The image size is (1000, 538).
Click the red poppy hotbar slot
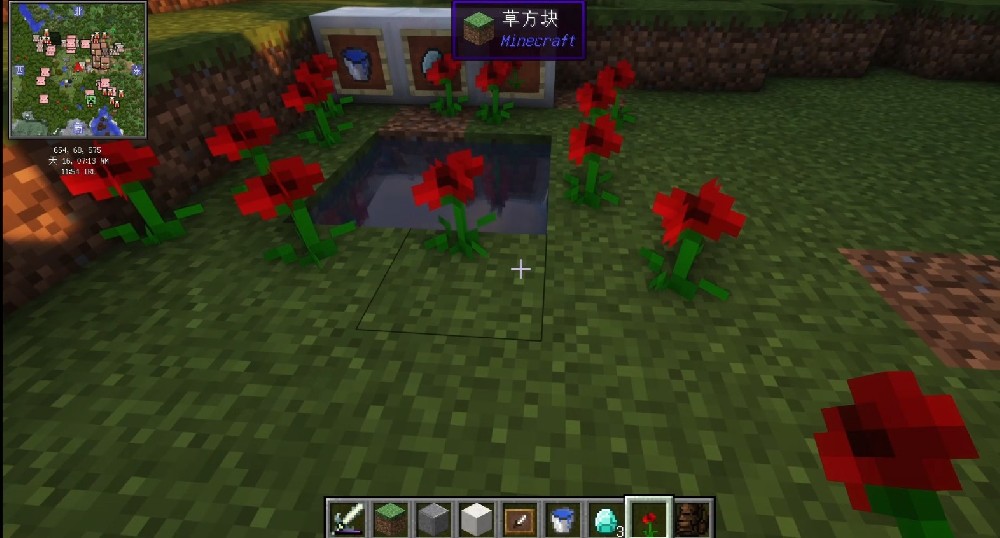649,519
